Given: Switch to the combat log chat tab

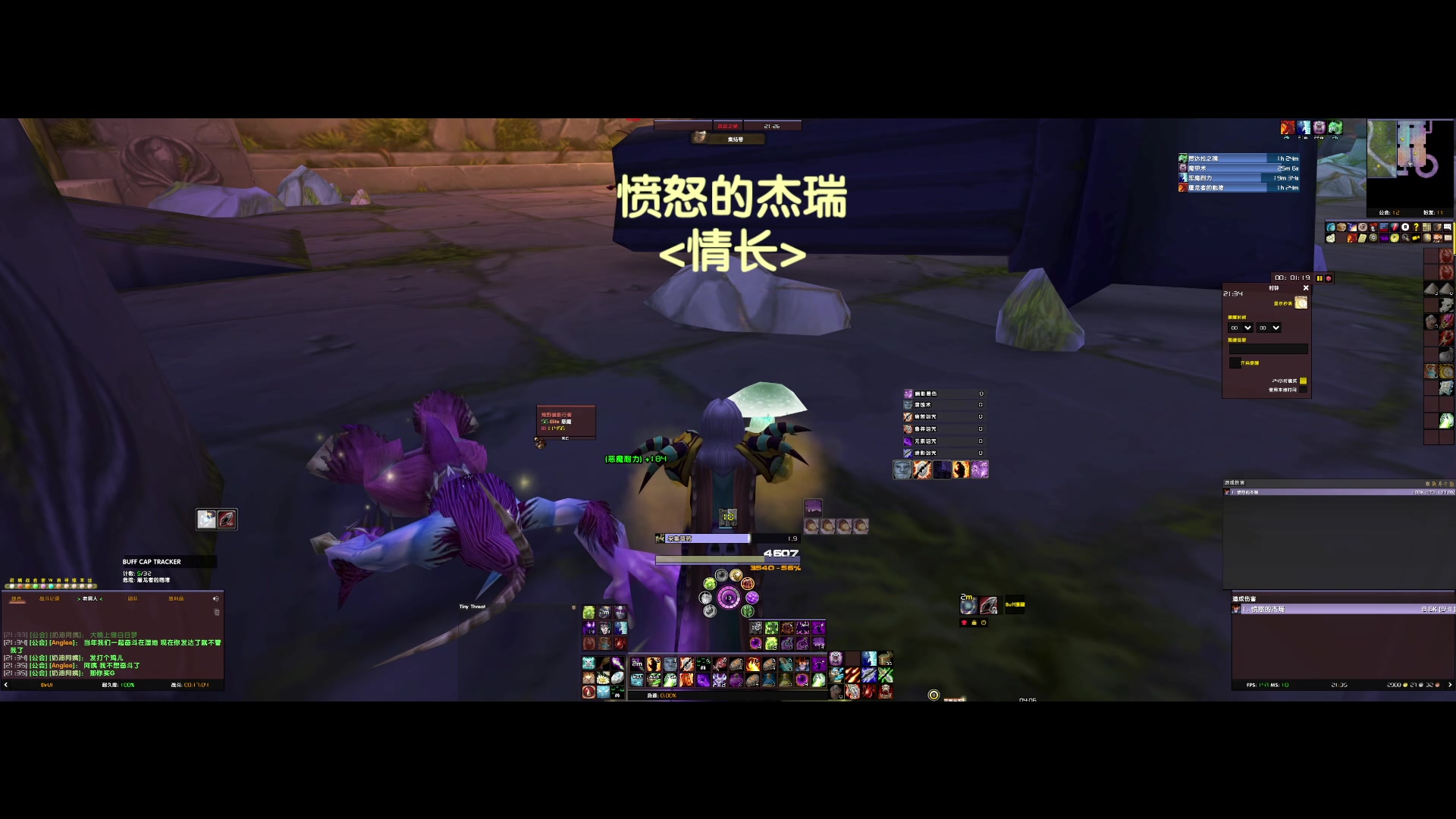Looking at the screenshot, I should (50, 599).
